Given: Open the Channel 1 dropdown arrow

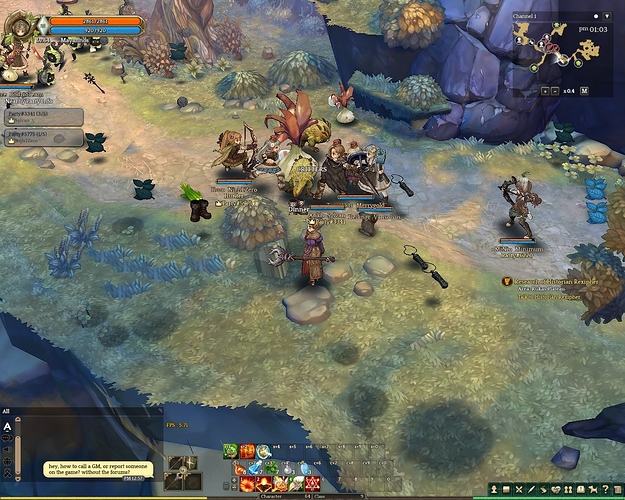Looking at the screenshot, I should 609,17.
